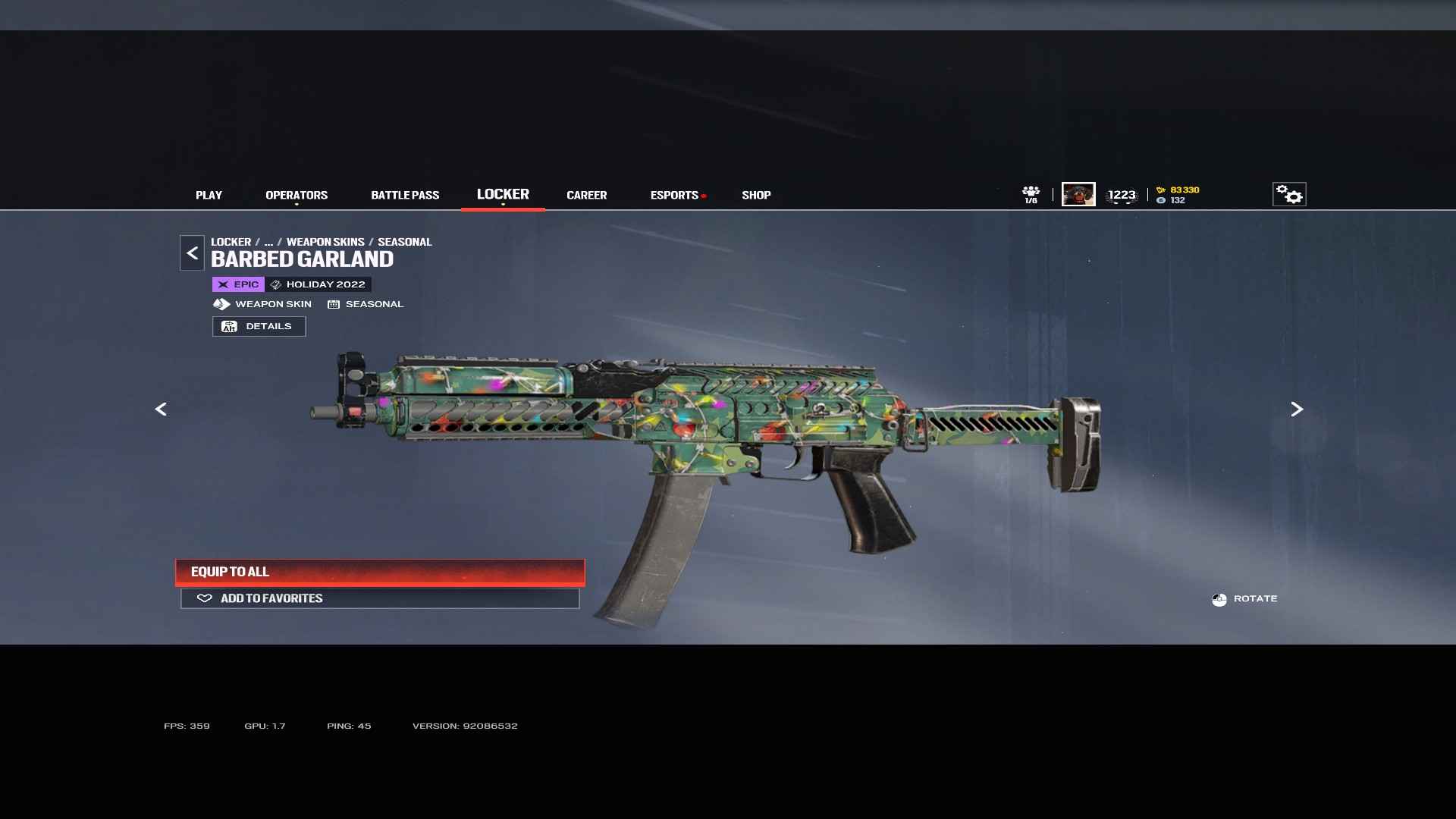Image resolution: width=1456 pixels, height=819 pixels.
Task: Show the previous weapon skin
Action: click(161, 409)
